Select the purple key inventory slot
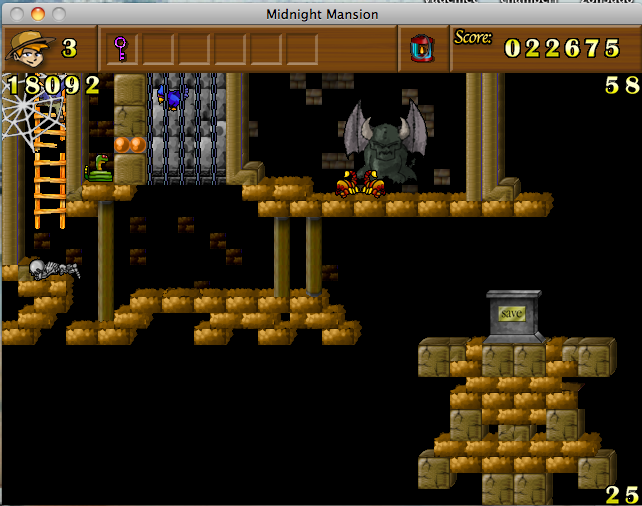Screen dimensions: 642x506 121,48
